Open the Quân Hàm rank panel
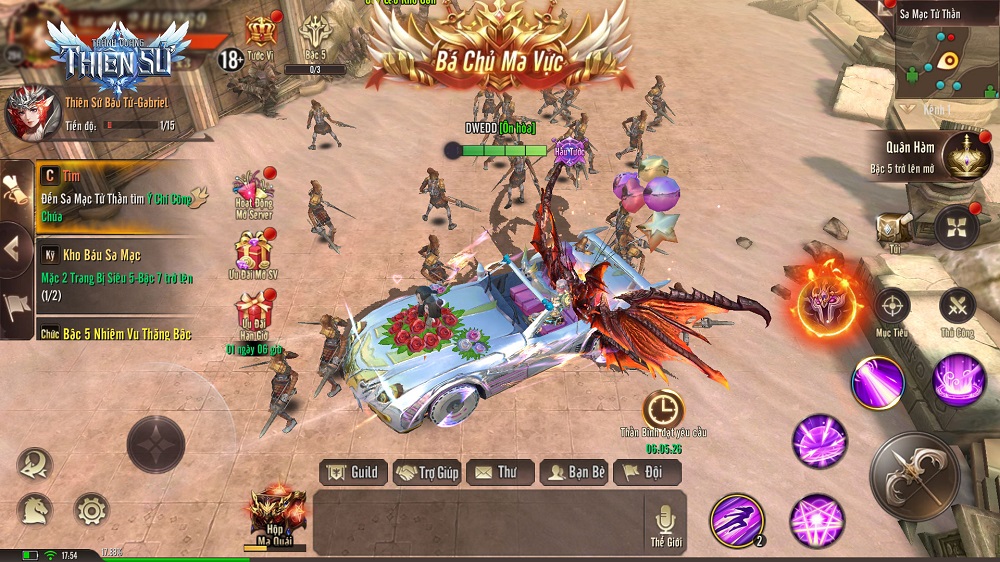This screenshot has height=562, width=1000. (965, 156)
